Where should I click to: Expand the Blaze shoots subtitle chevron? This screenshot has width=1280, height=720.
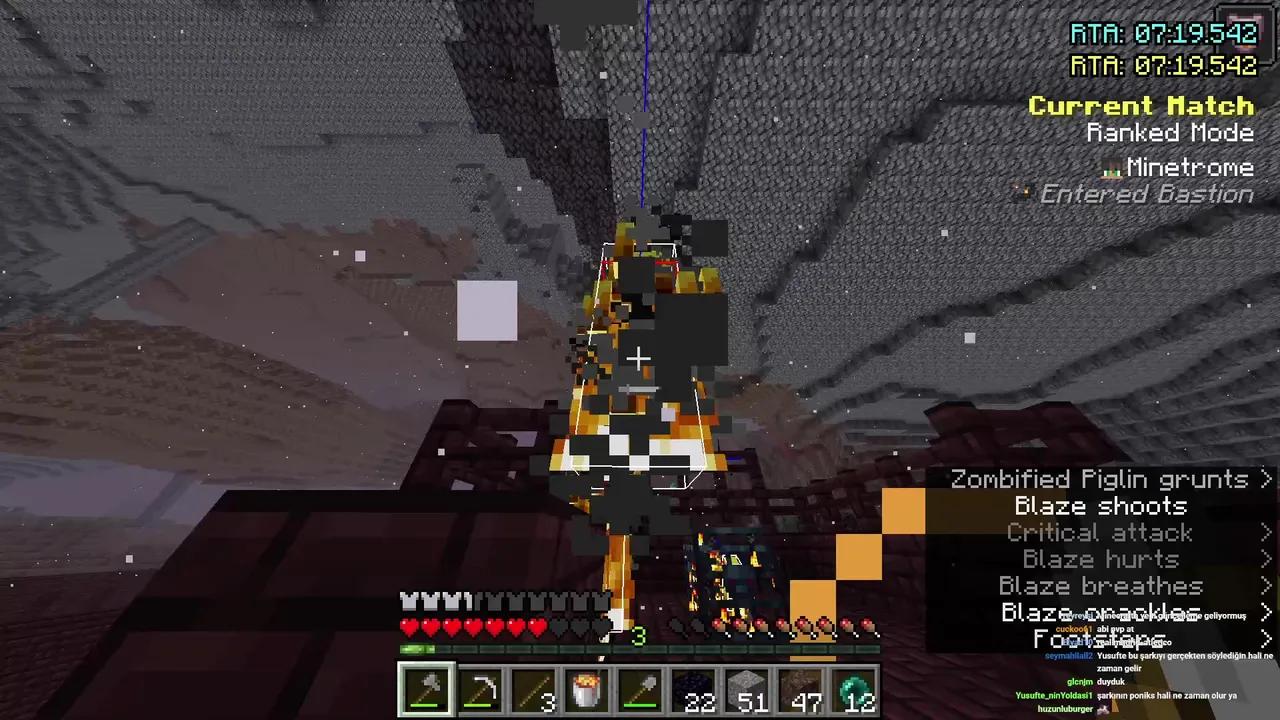(x=1267, y=506)
